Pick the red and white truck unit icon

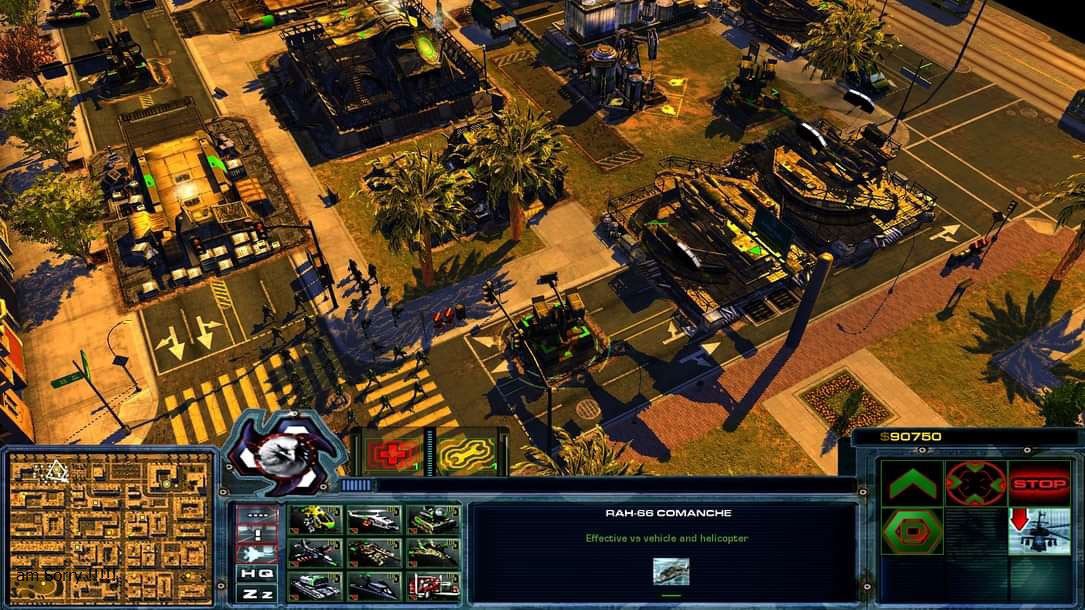pyautogui.click(x=432, y=585)
